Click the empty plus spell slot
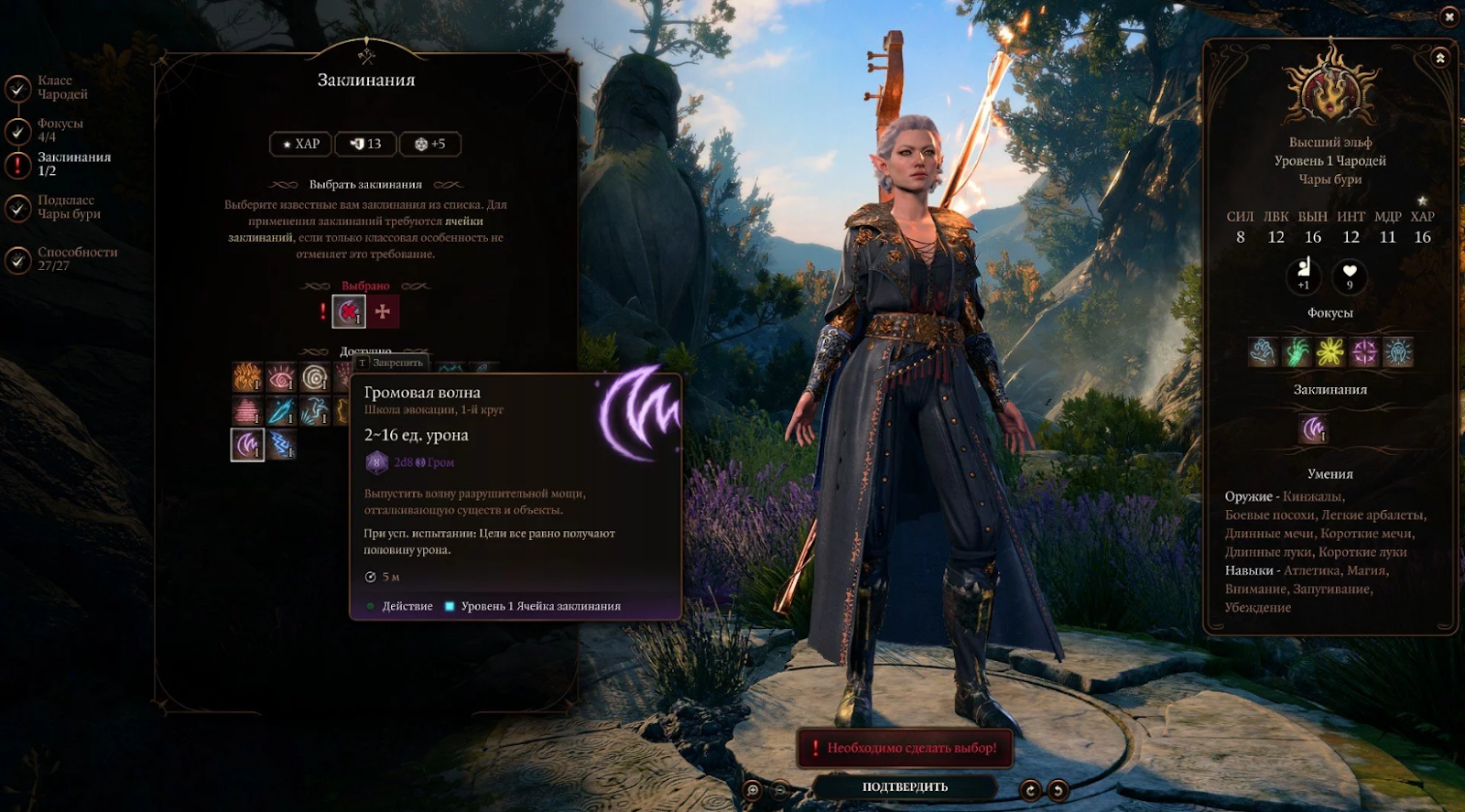Image resolution: width=1465 pixels, height=812 pixels. point(383,312)
